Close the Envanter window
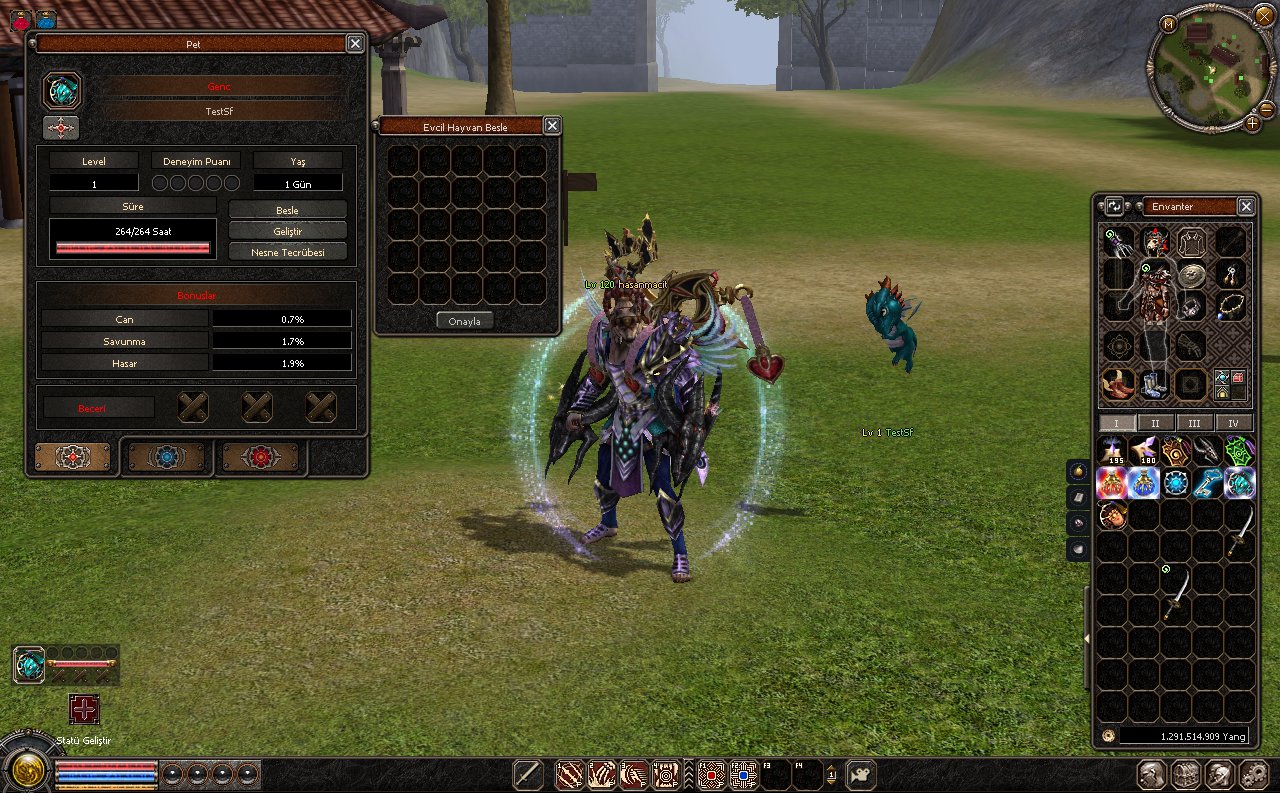 coord(1246,206)
